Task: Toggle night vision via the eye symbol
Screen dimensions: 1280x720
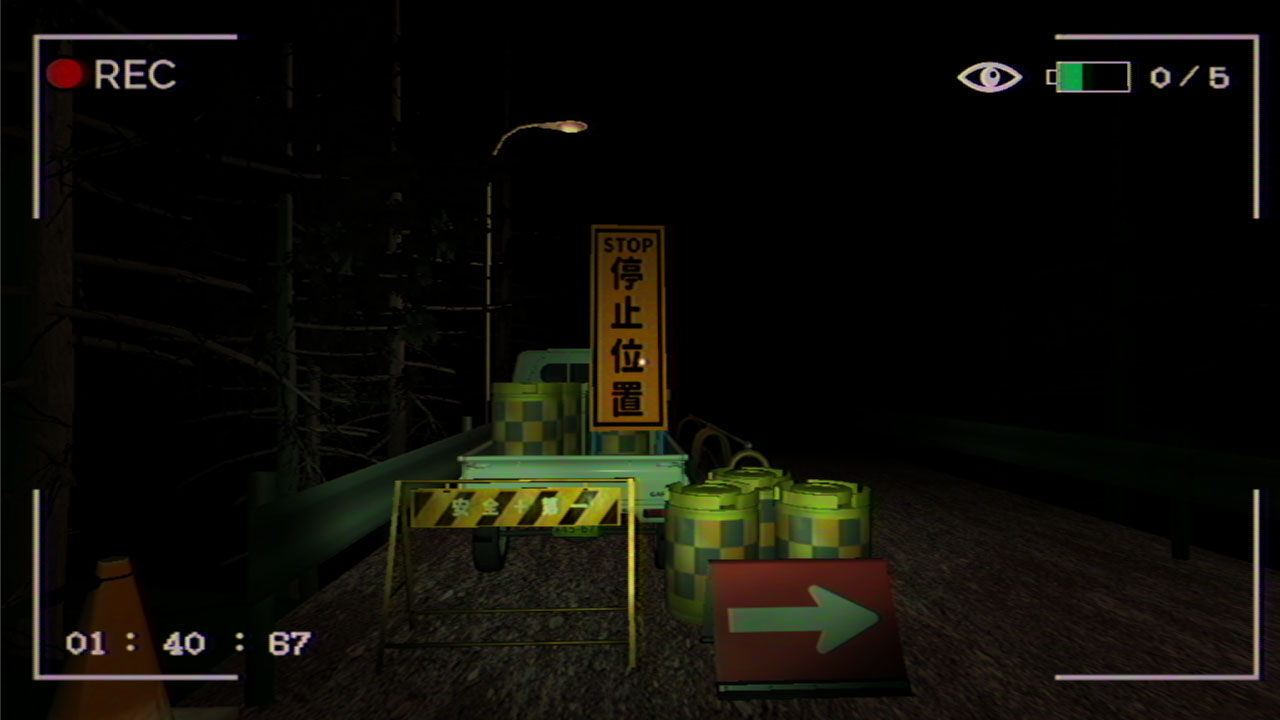Action: tap(988, 73)
